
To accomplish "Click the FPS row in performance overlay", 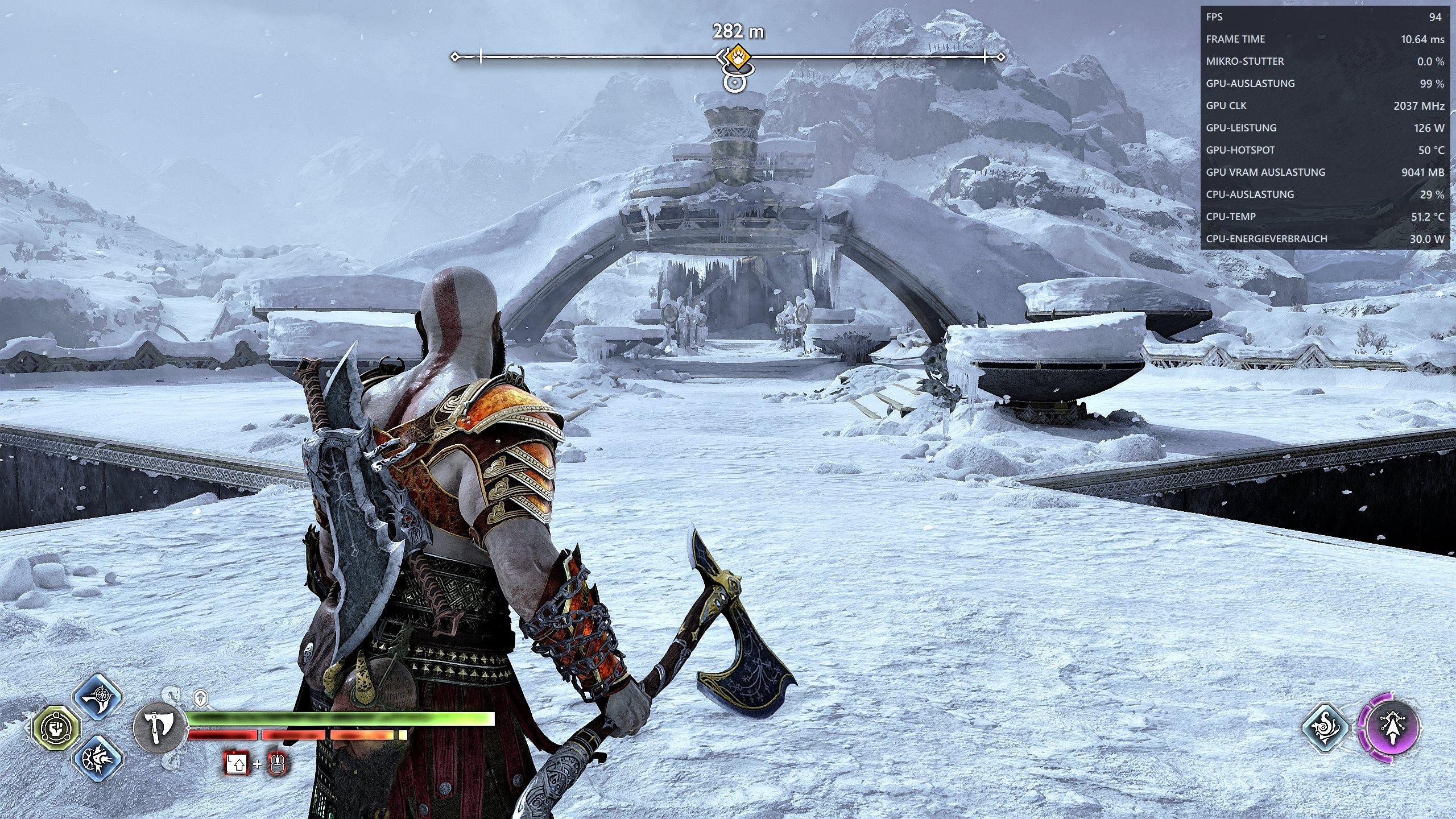I will 1324,17.
